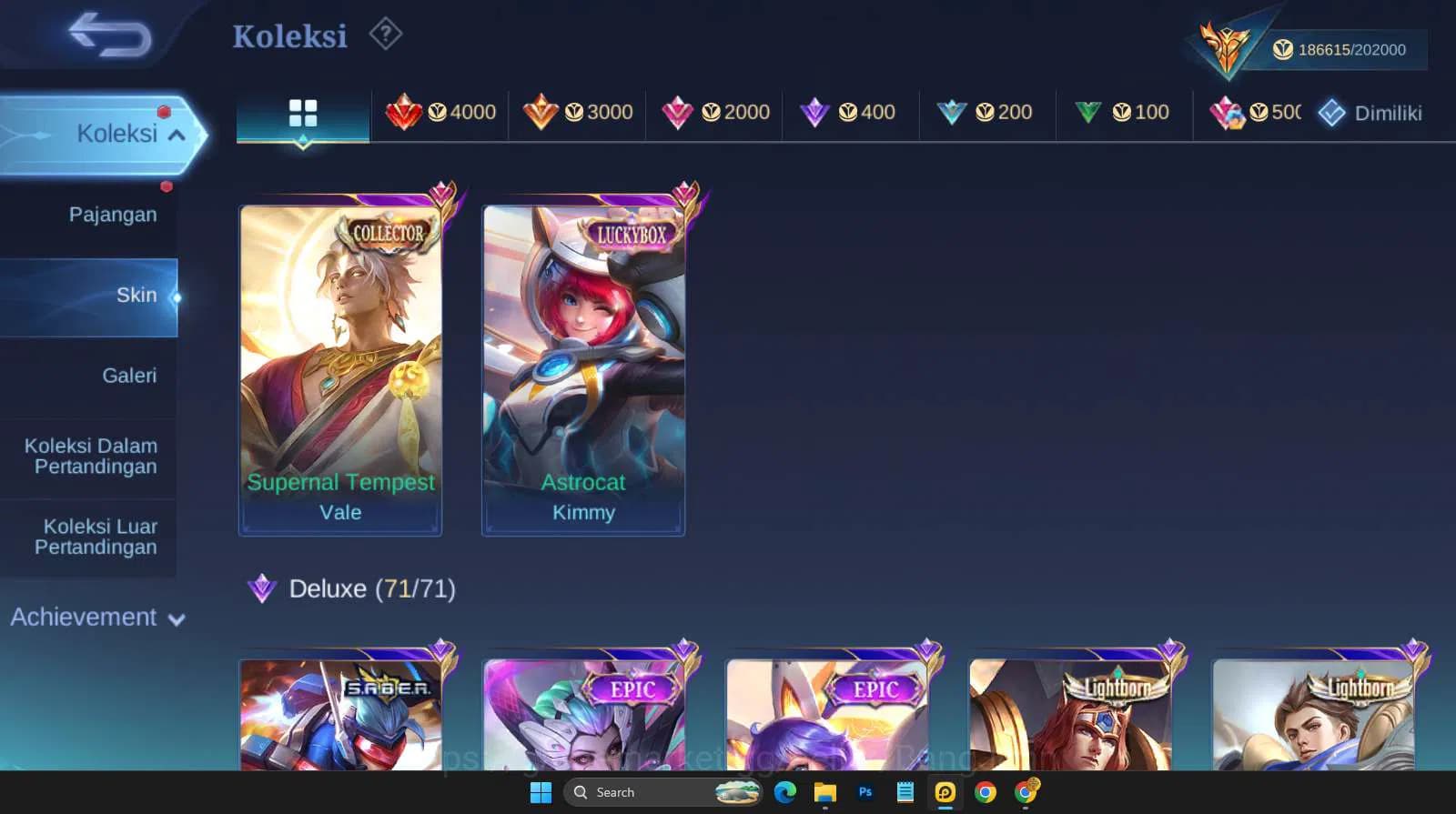Select the grid view filter icon
This screenshot has width=1456, height=814.
tap(302, 113)
